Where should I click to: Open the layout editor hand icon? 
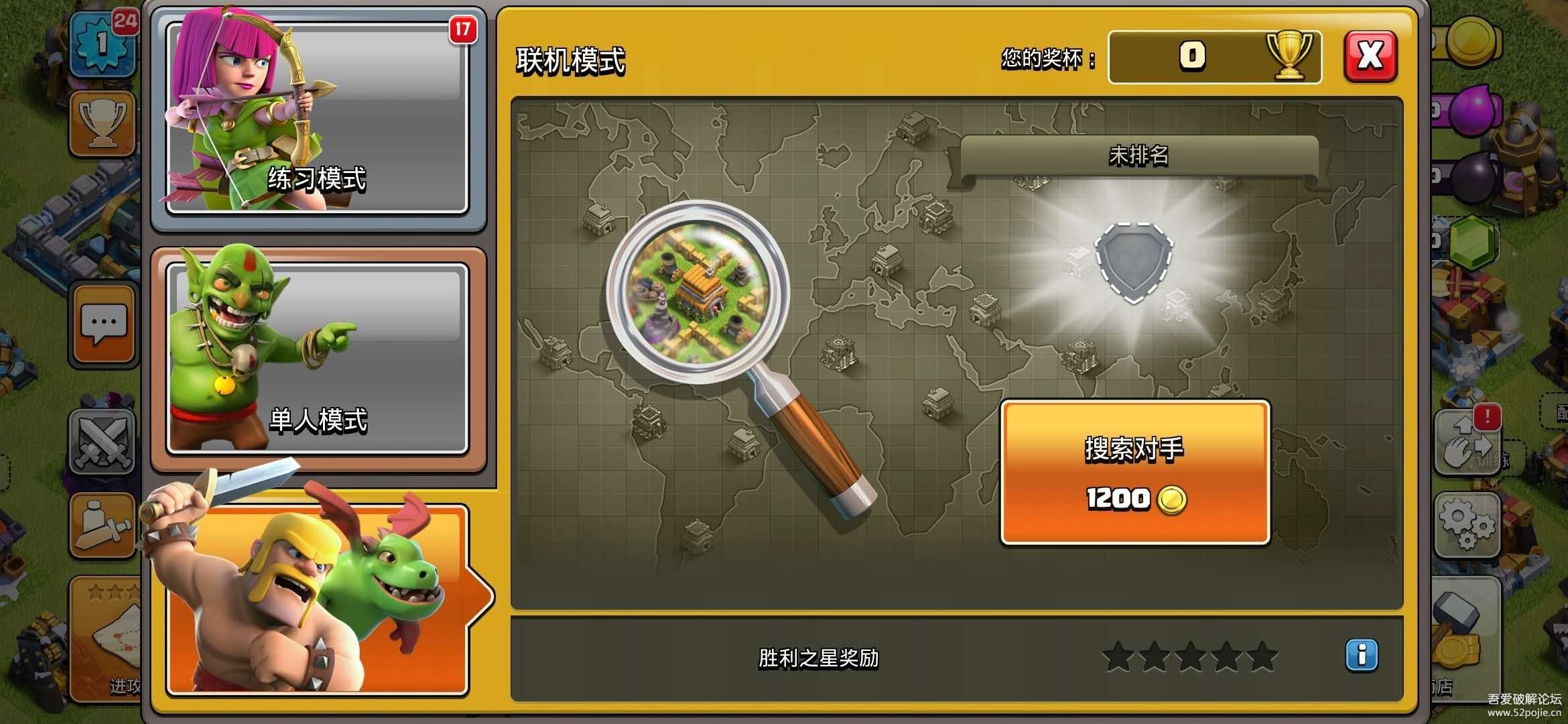1466,443
